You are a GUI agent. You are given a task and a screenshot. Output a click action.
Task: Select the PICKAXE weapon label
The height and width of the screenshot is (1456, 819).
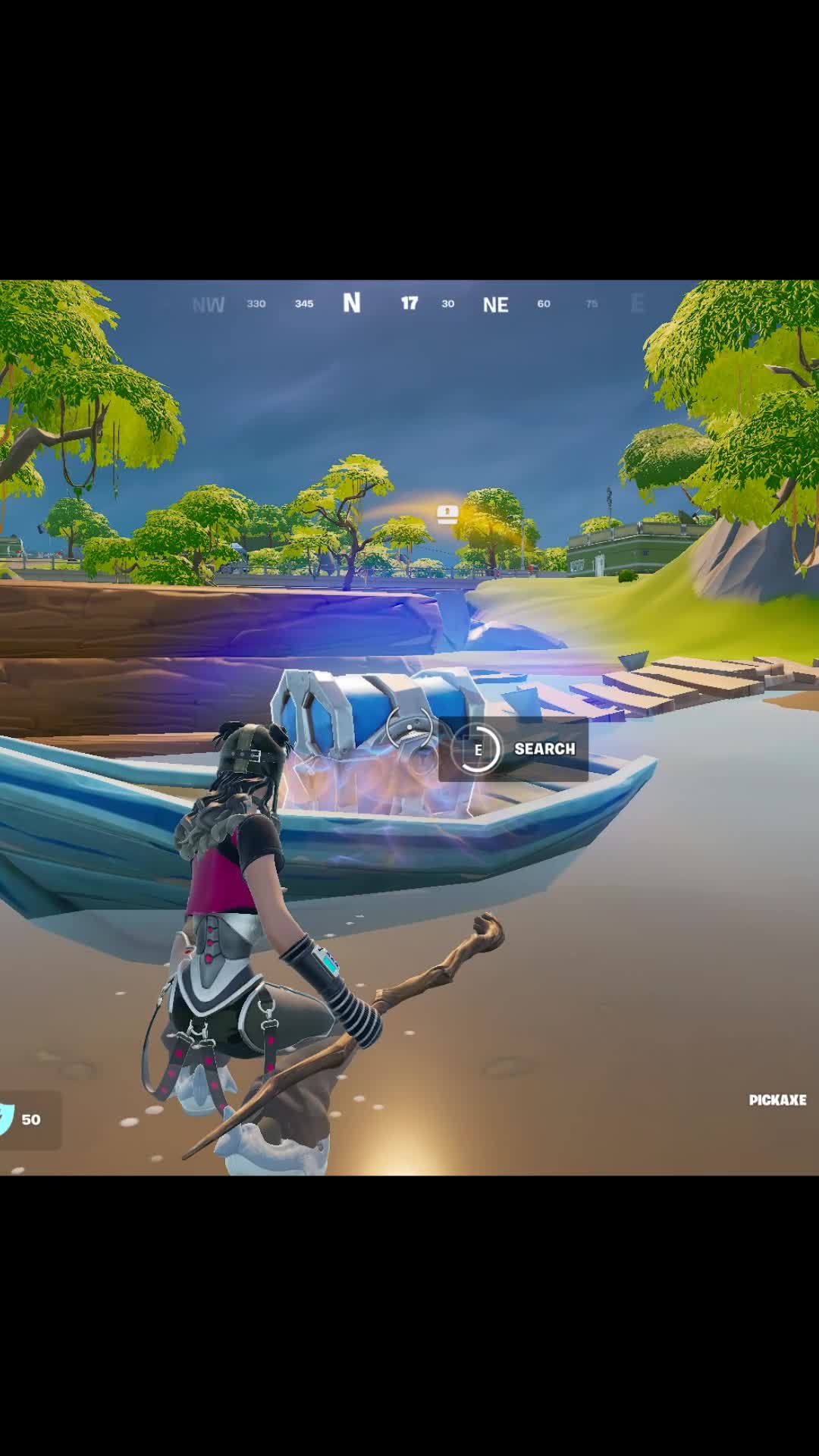coord(777,1100)
